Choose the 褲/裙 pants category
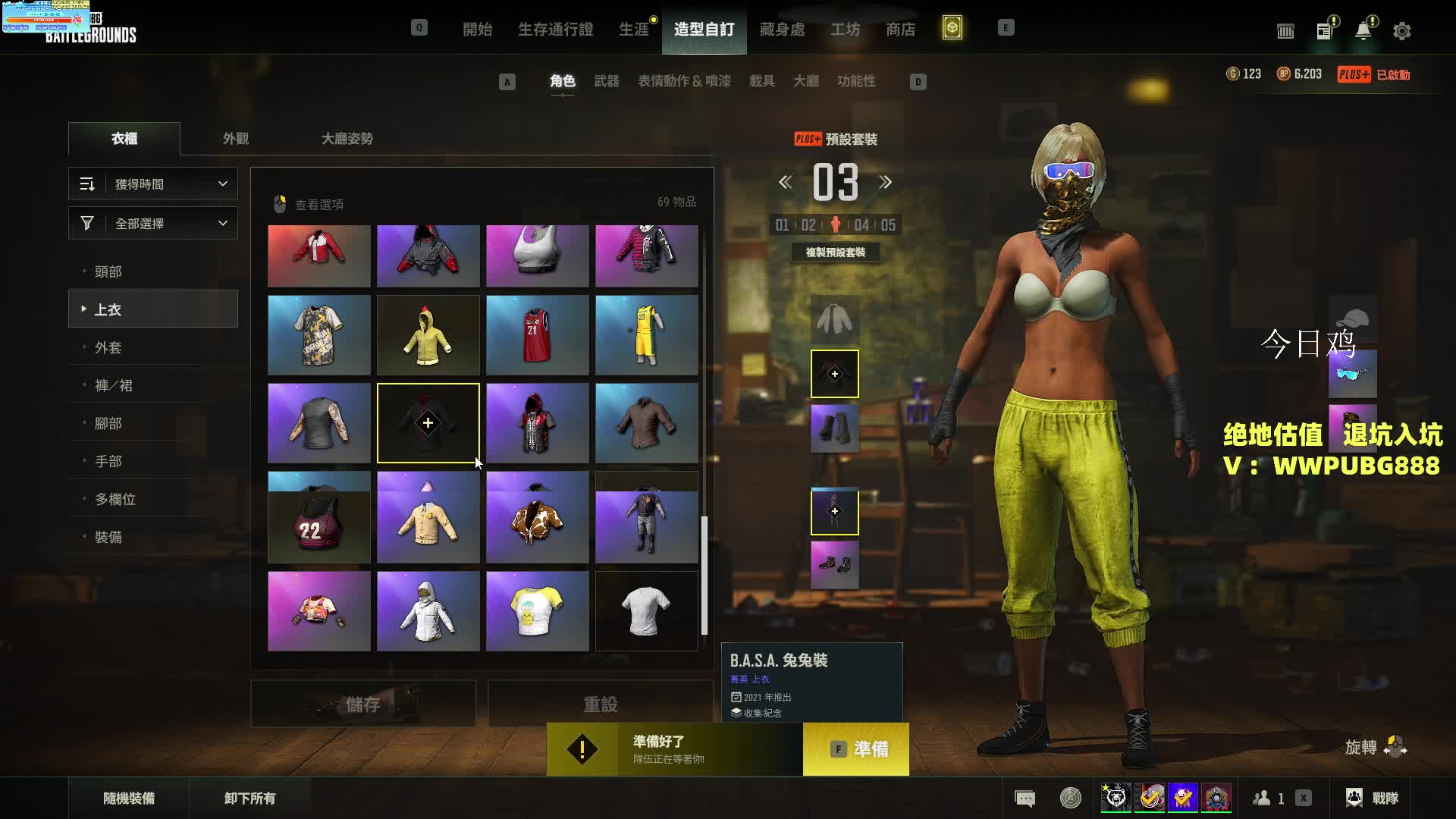The image size is (1456, 819). [114, 385]
